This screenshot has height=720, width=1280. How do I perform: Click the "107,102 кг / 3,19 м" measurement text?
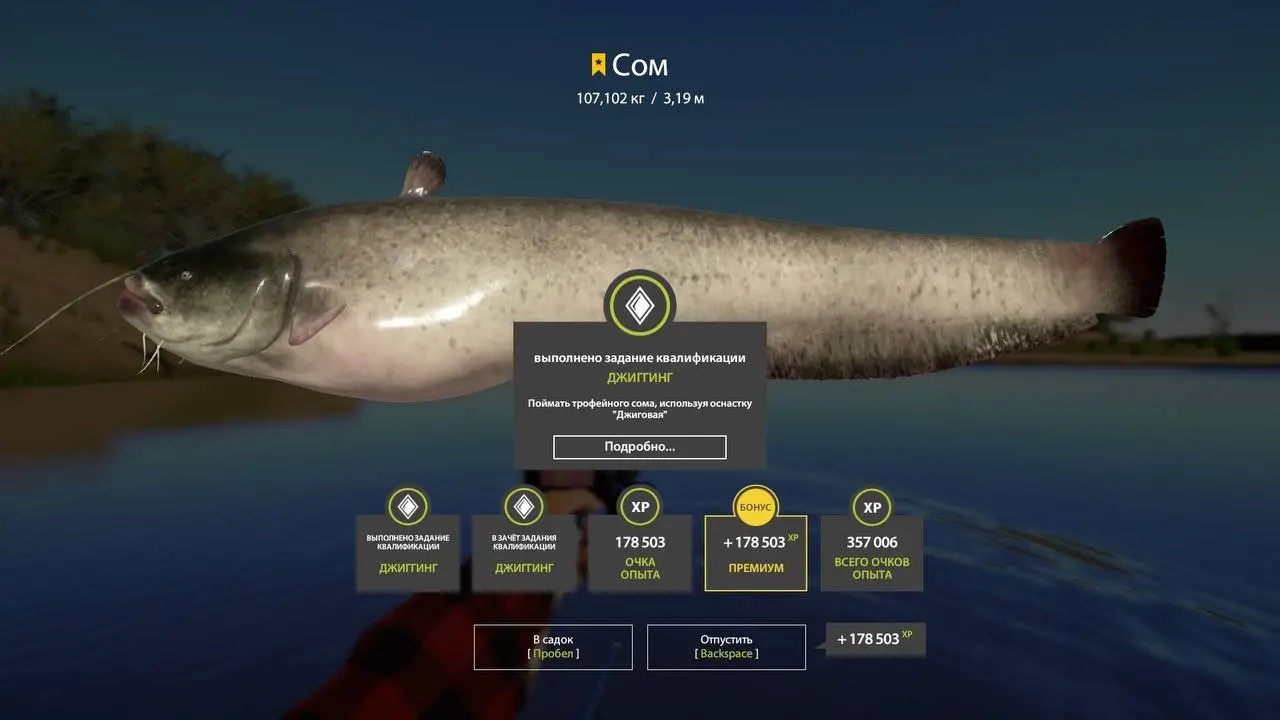click(x=640, y=97)
